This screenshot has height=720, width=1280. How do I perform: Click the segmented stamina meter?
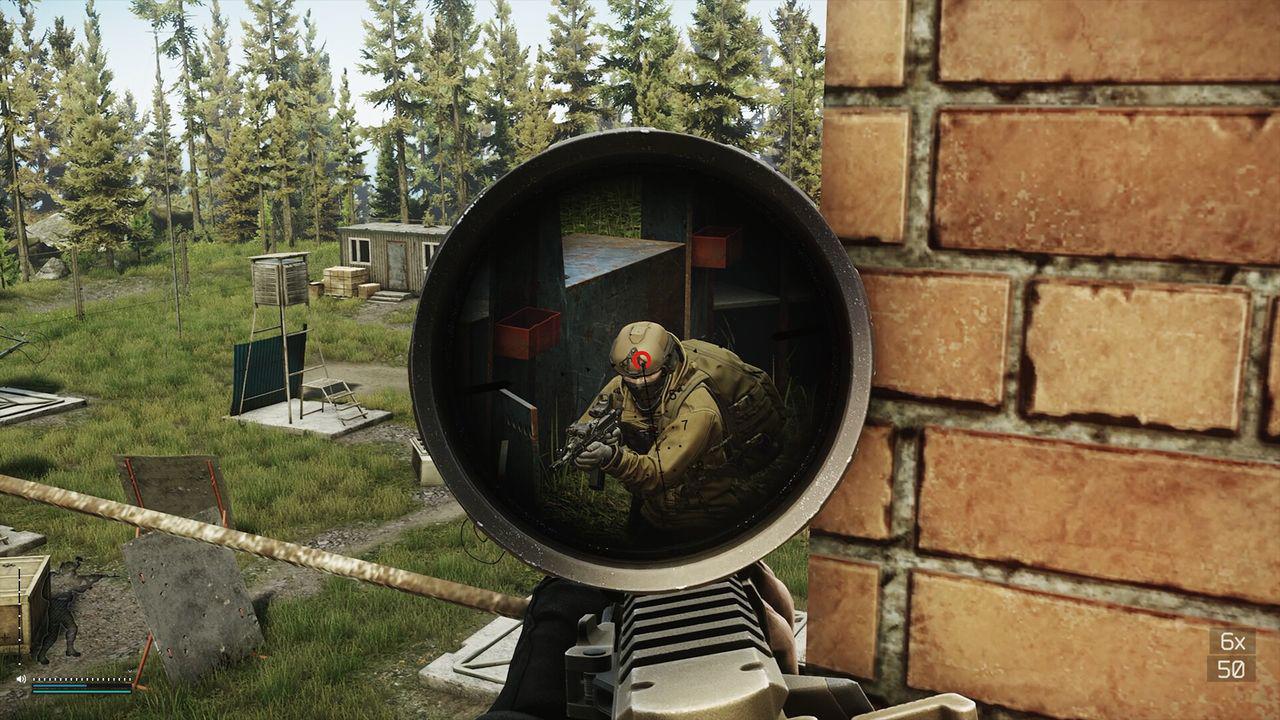coord(81,679)
